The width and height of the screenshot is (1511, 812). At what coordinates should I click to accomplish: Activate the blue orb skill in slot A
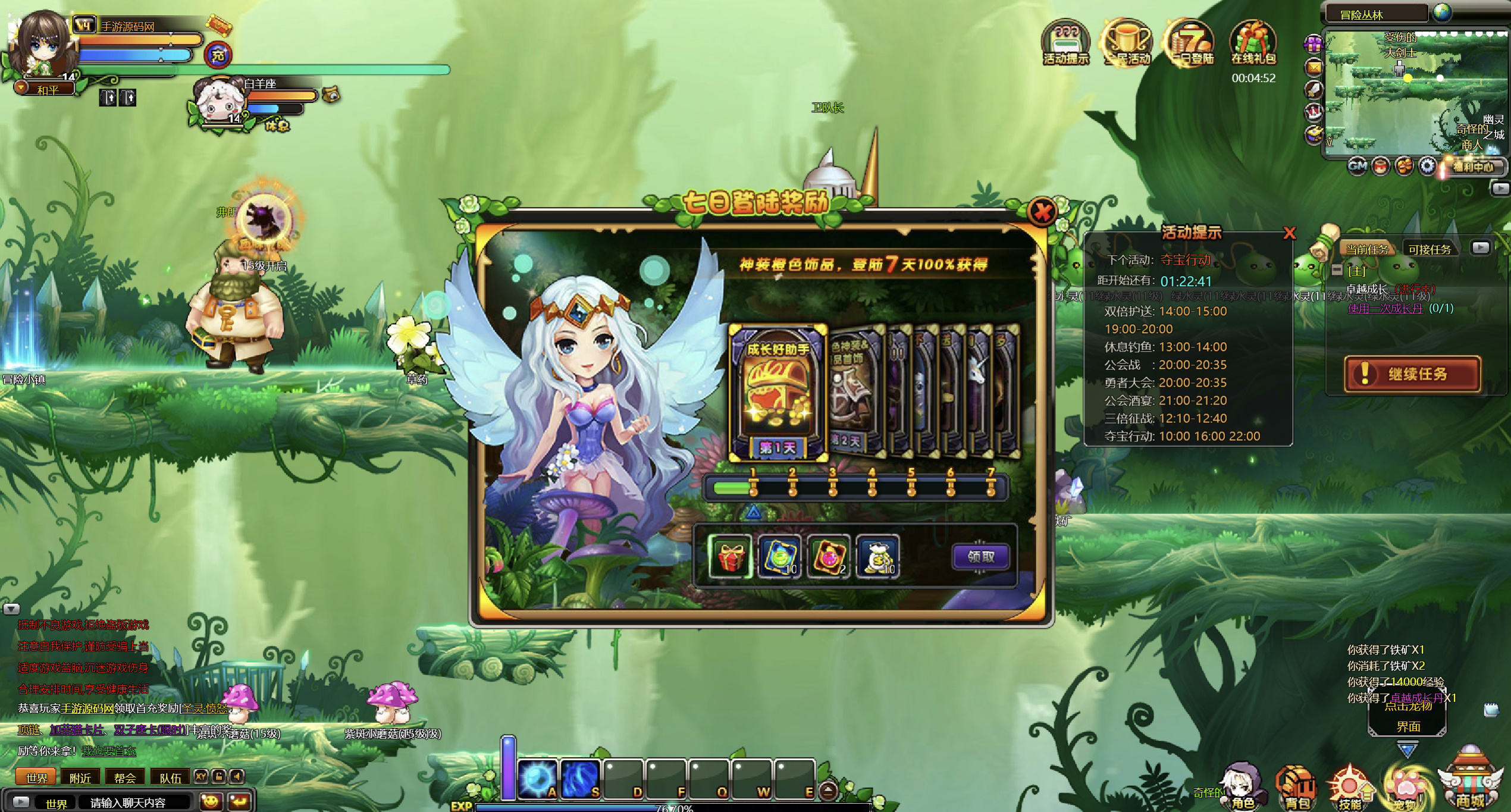537,778
